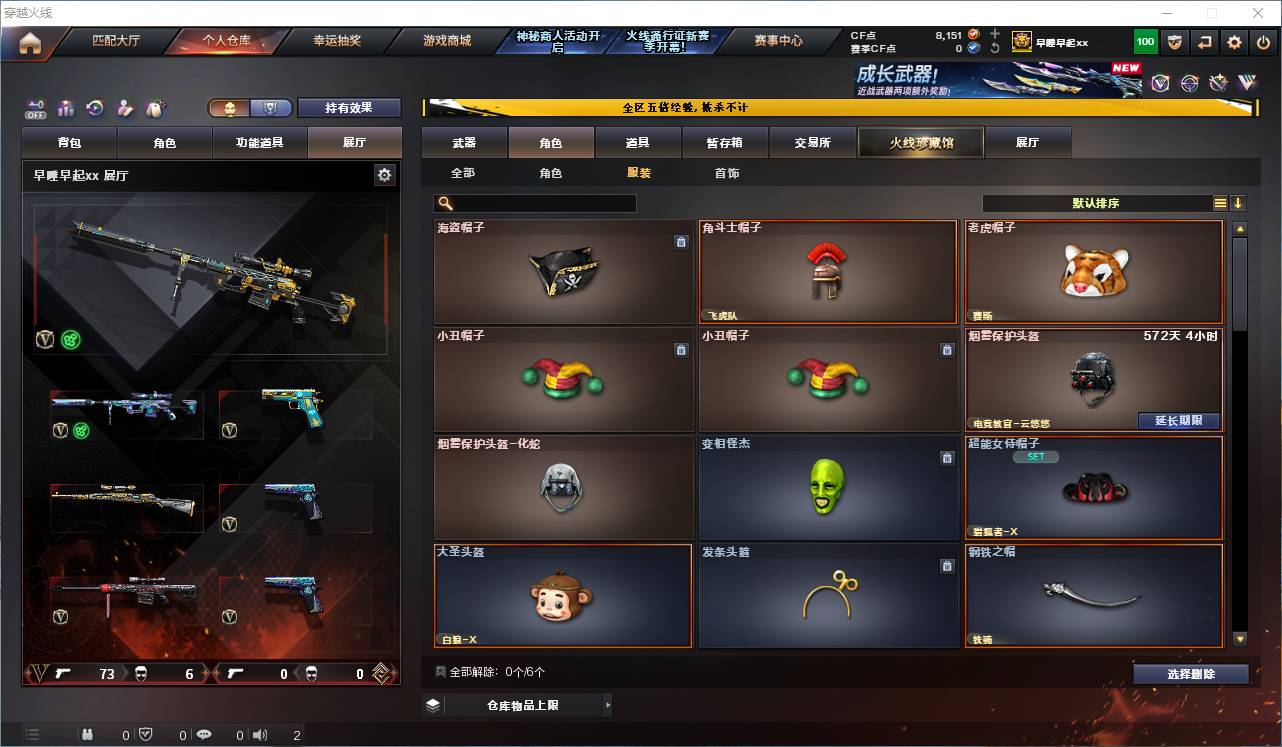1282x747 pixels.
Task: Click the speaker volume icon in bottom bar
Action: tap(259, 735)
